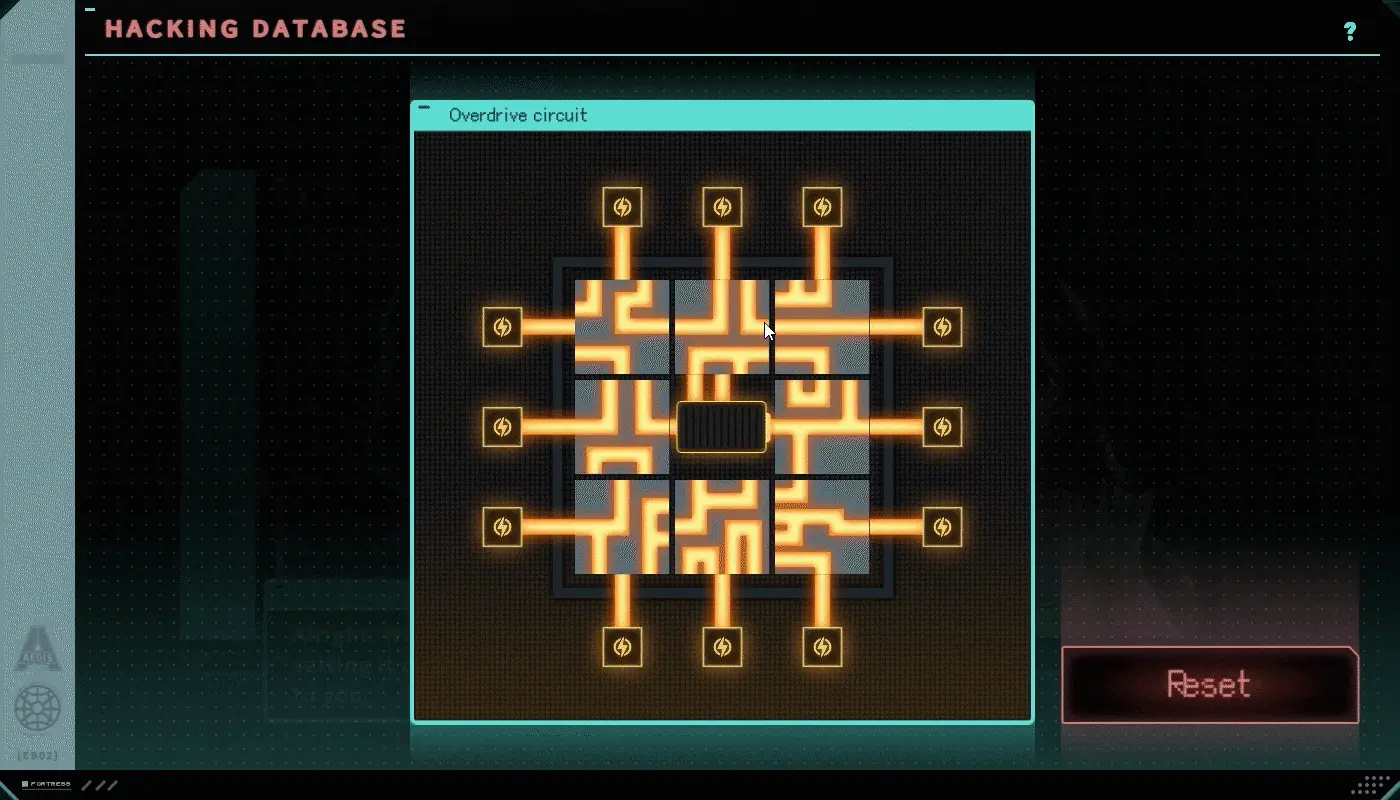The height and width of the screenshot is (800, 1400).
Task: Minimize the Overdrive circuit window
Action: [425, 108]
